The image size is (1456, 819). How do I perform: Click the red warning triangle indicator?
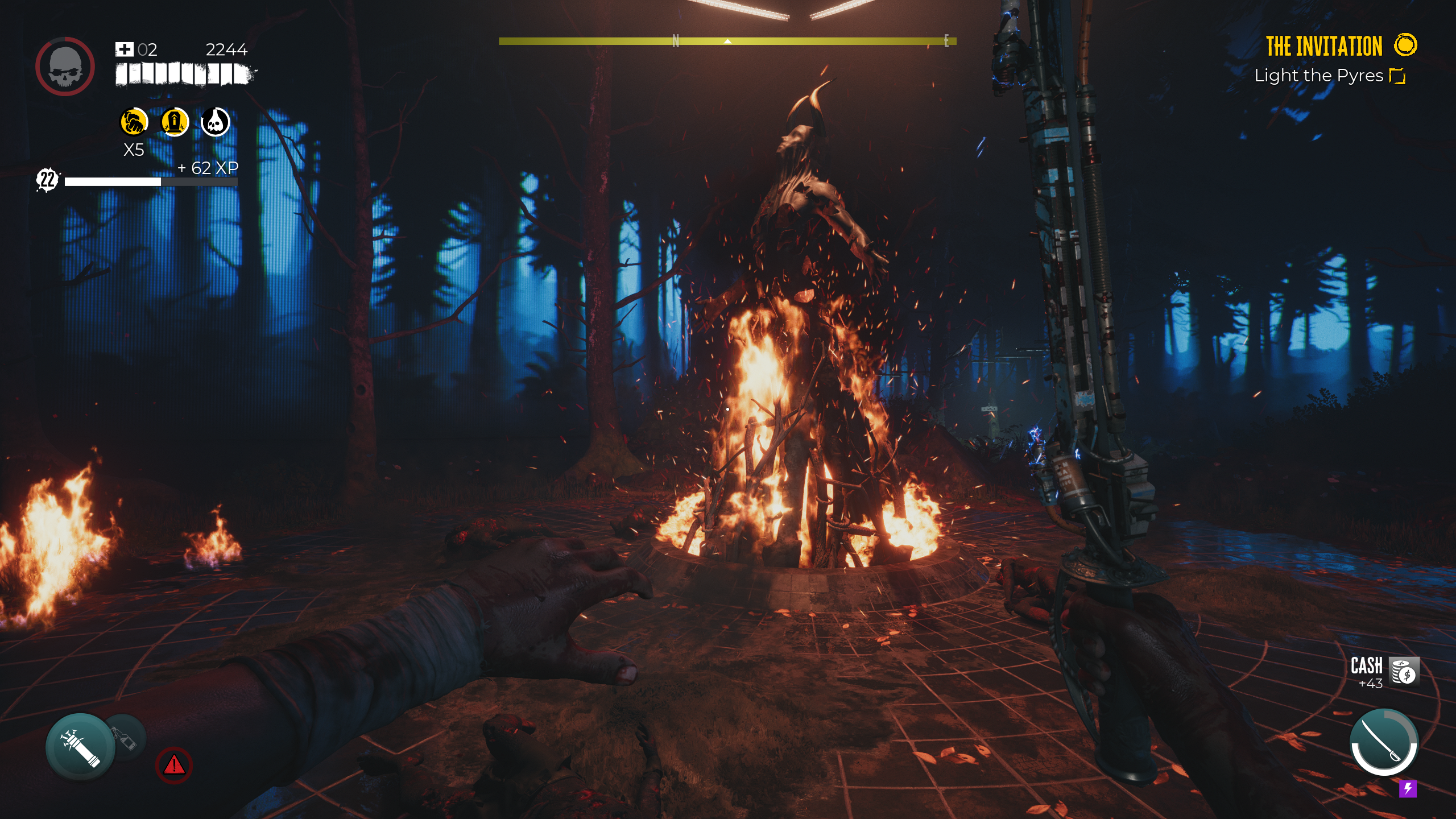point(174,766)
